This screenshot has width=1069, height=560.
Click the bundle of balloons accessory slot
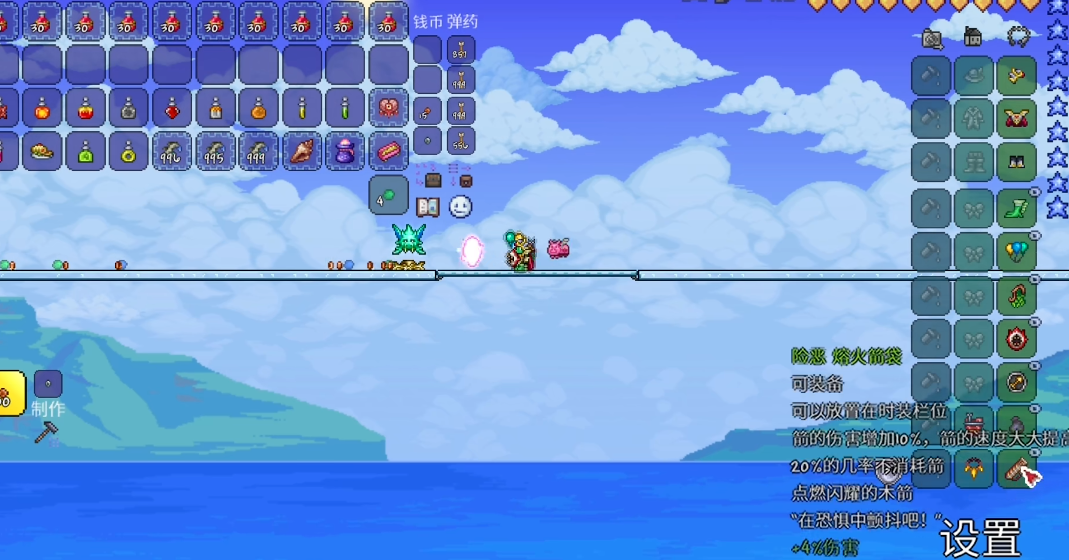click(1016, 252)
